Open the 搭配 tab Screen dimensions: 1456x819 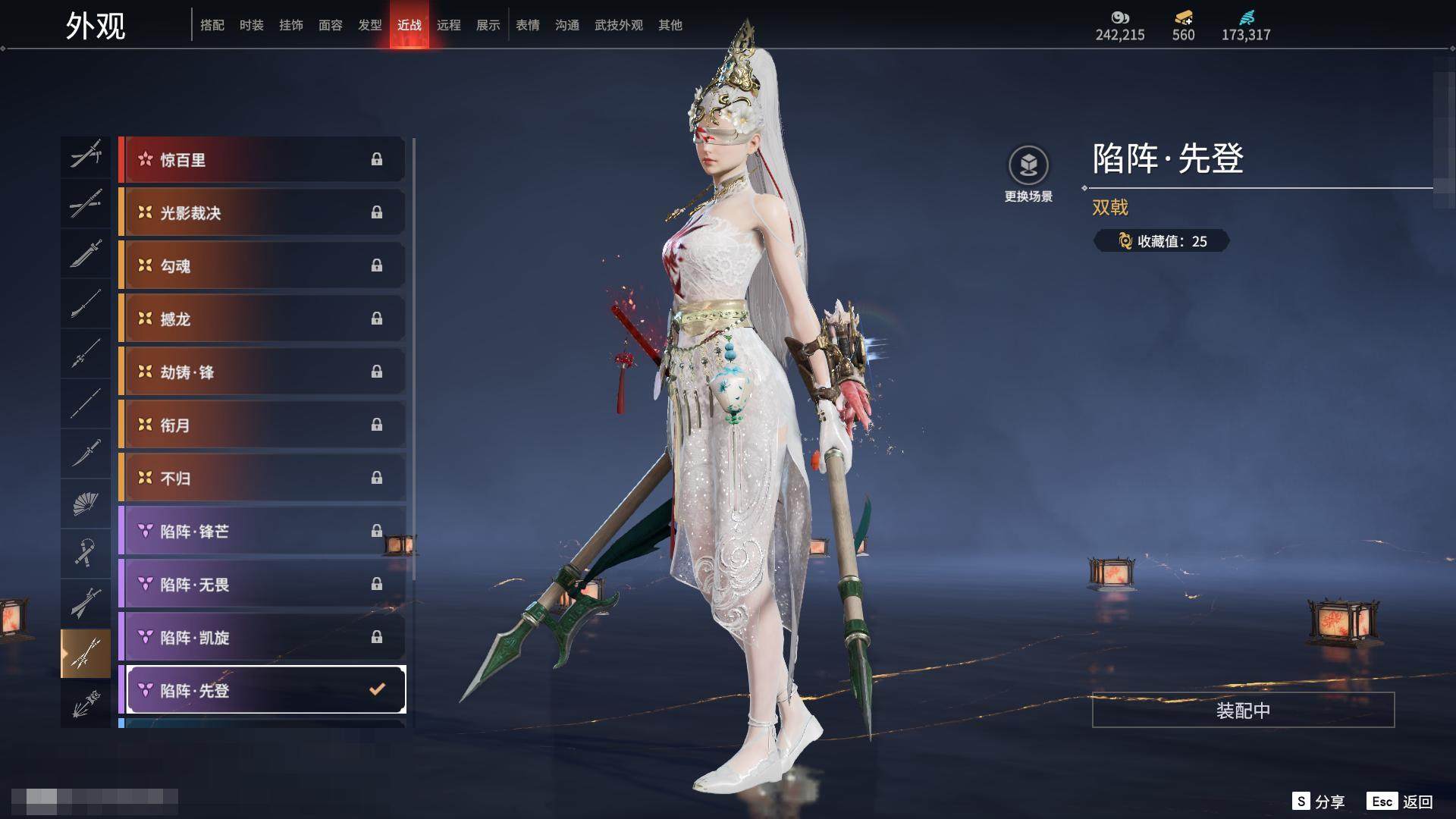tap(212, 25)
